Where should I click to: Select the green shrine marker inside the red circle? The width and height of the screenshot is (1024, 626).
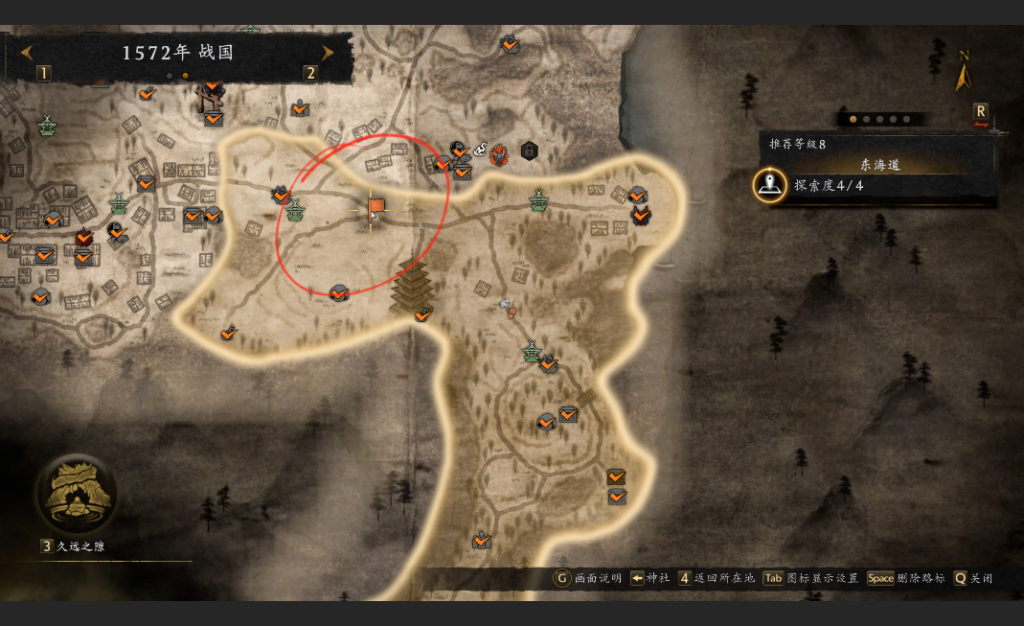[x=295, y=211]
